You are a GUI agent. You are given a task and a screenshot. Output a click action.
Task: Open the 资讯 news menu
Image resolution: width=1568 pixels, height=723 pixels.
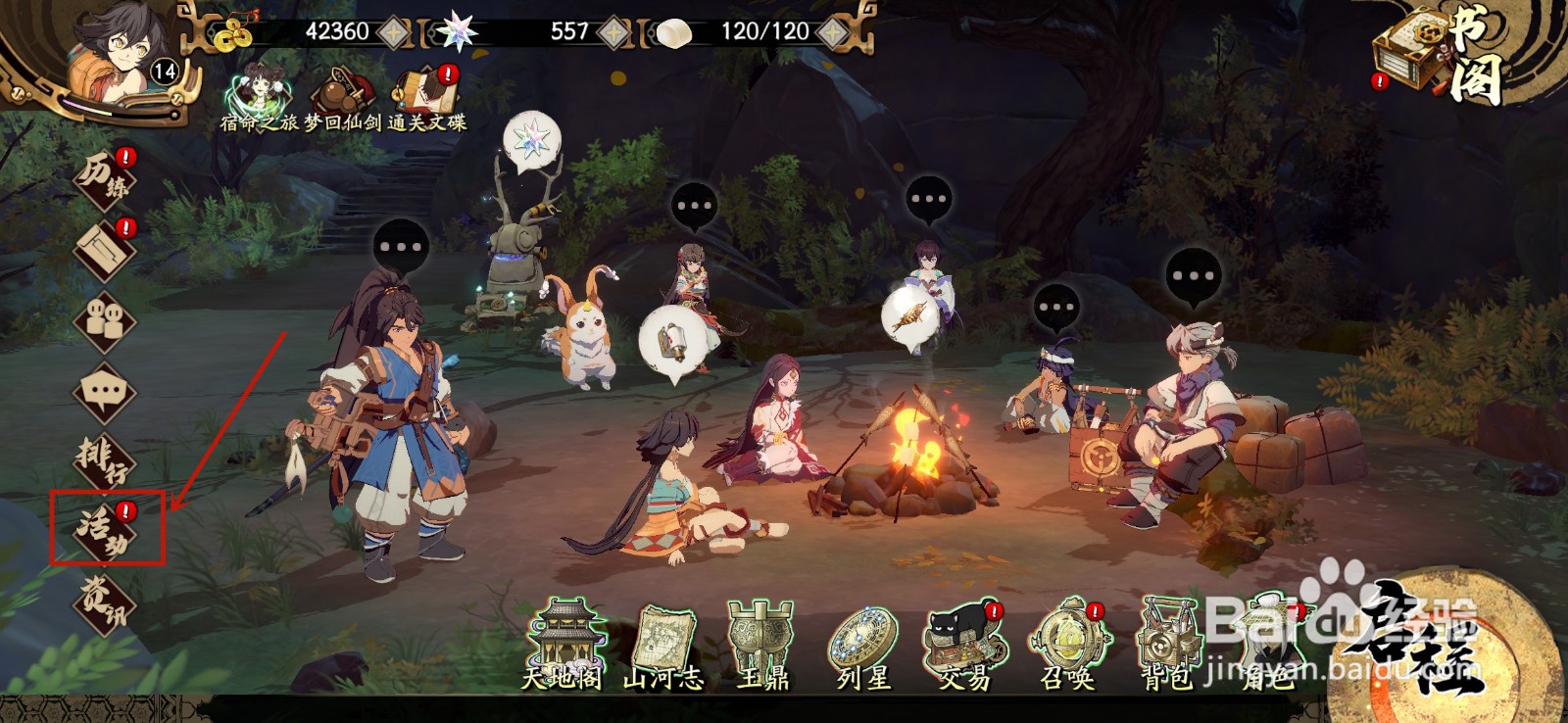[105, 600]
